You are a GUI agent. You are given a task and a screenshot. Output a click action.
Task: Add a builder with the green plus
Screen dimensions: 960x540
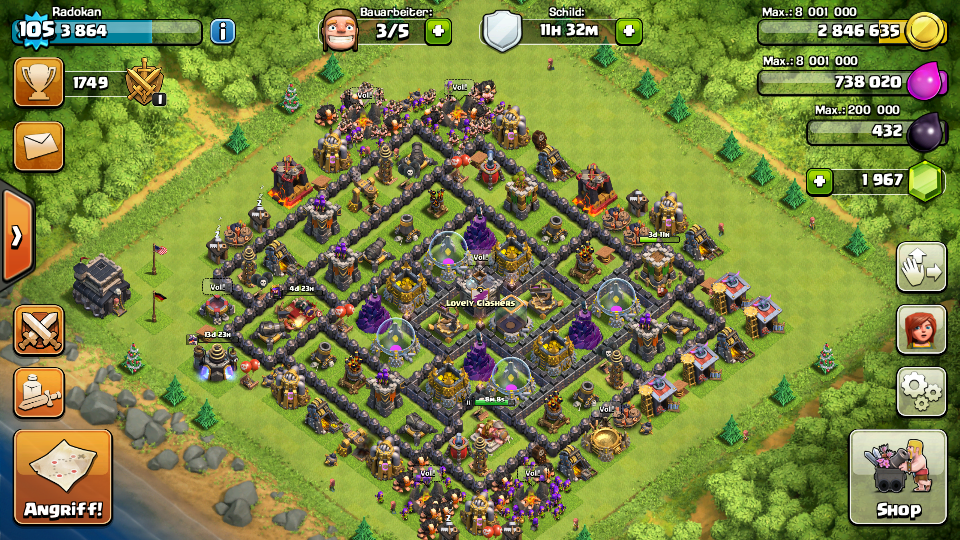click(438, 31)
